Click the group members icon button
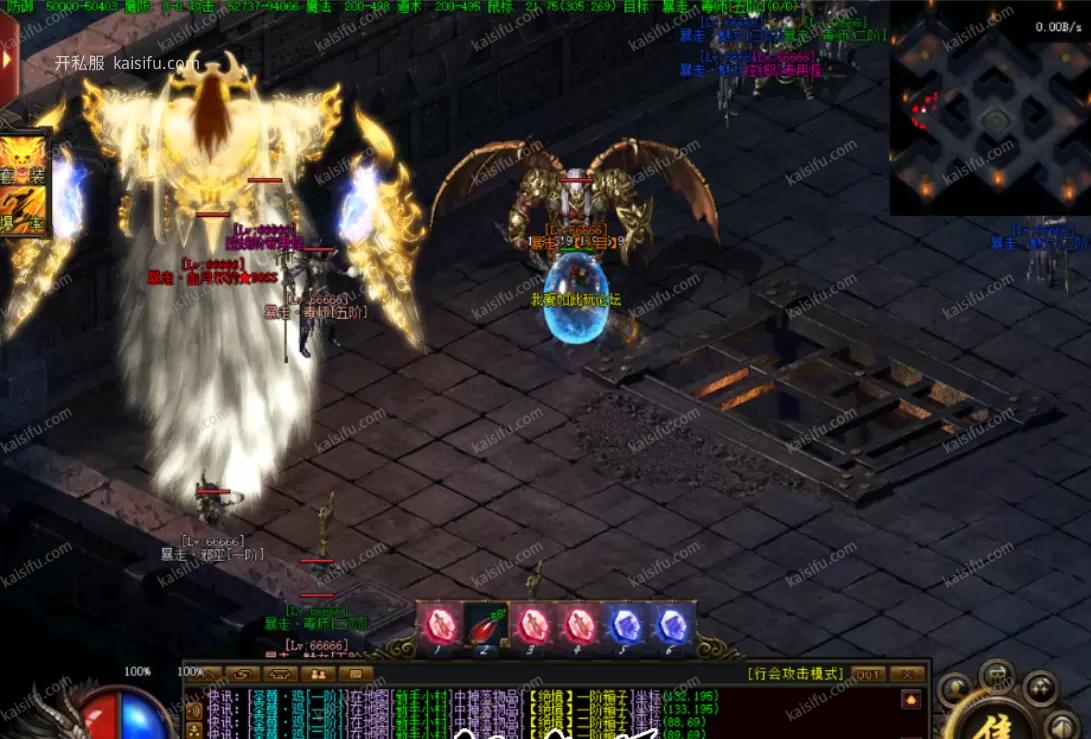Viewport: 1091px width, 739px height. click(315, 674)
